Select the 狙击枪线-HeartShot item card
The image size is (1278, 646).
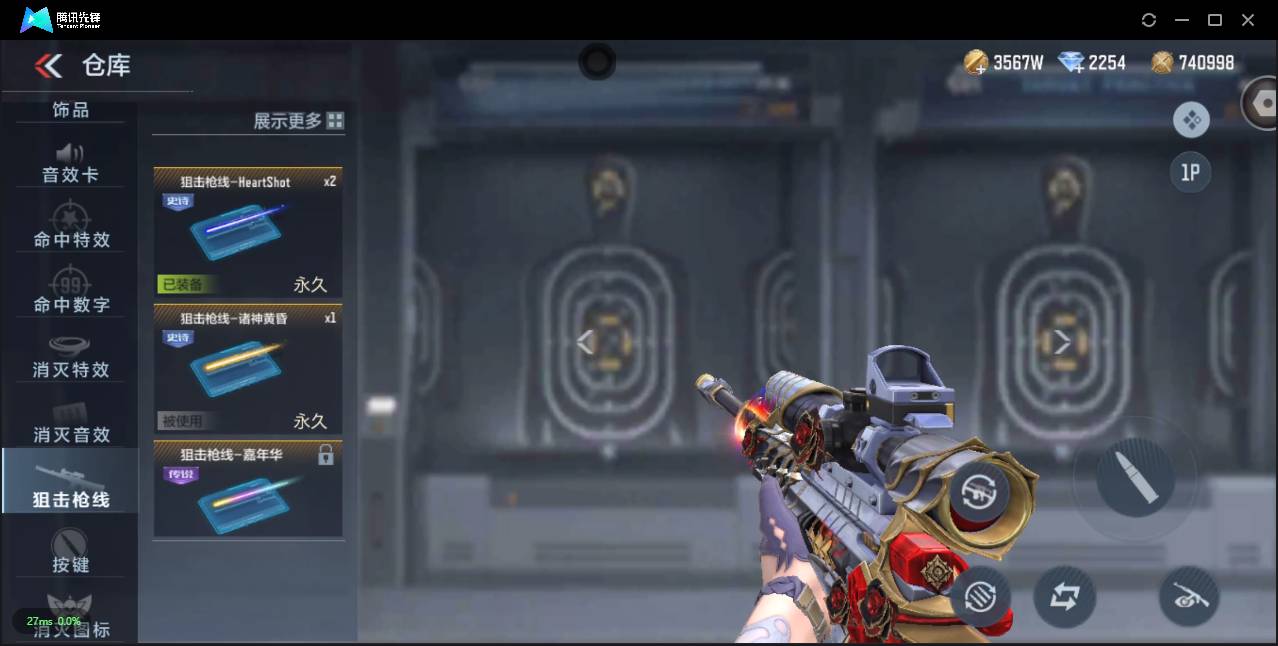(247, 232)
